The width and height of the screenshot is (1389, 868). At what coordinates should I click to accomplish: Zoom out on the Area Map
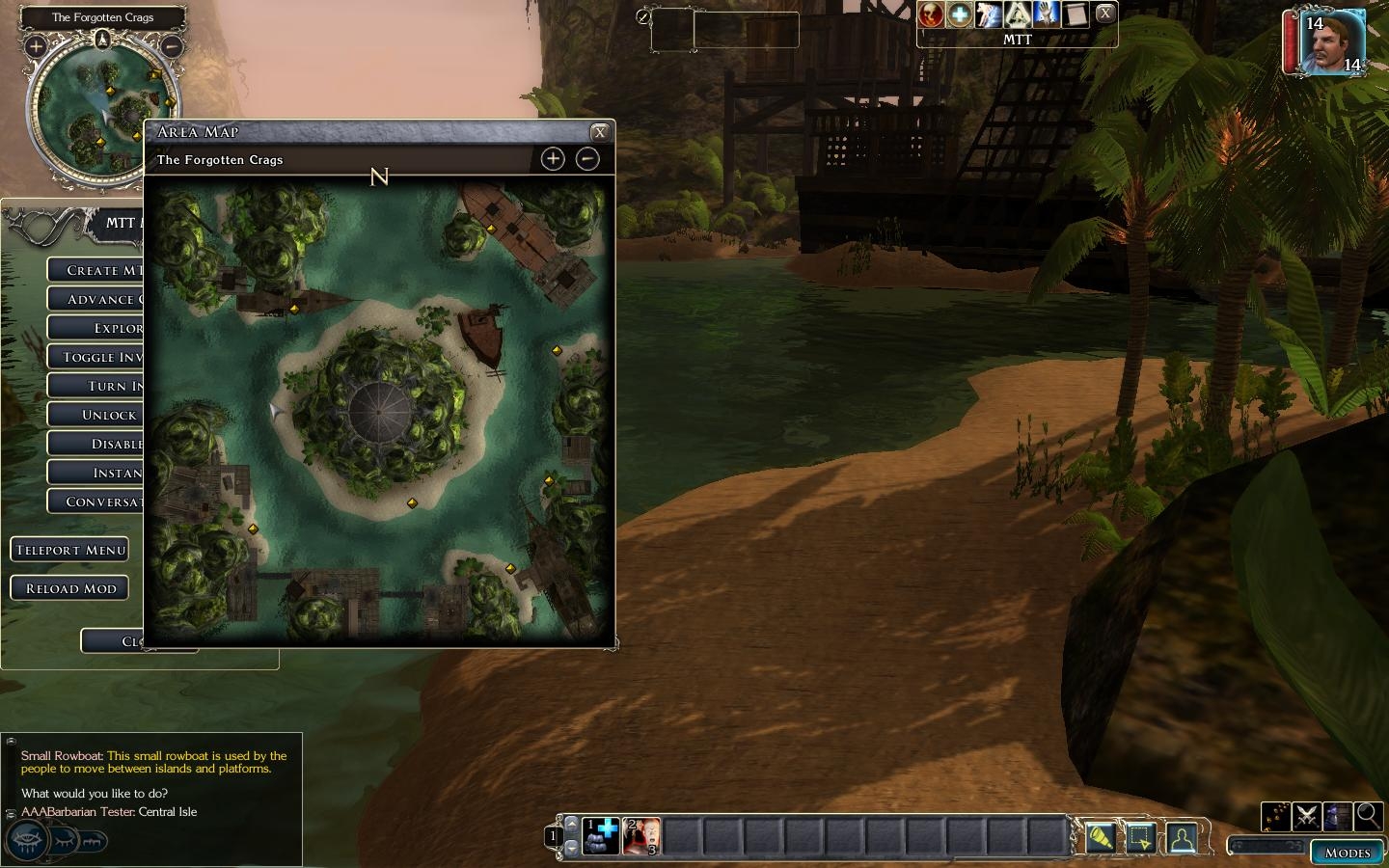pyautogui.click(x=587, y=159)
